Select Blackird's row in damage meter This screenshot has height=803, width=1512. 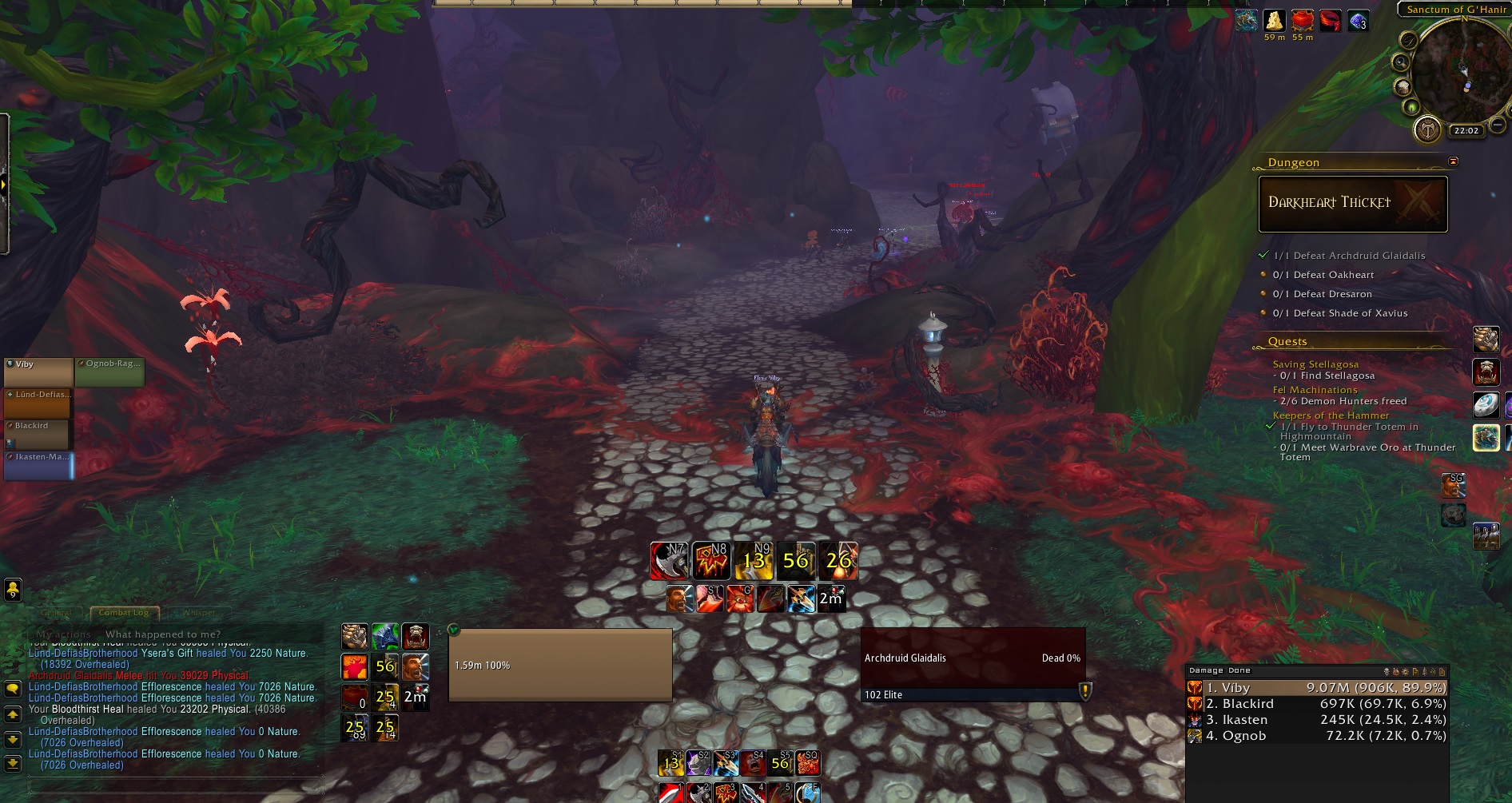click(1317, 704)
